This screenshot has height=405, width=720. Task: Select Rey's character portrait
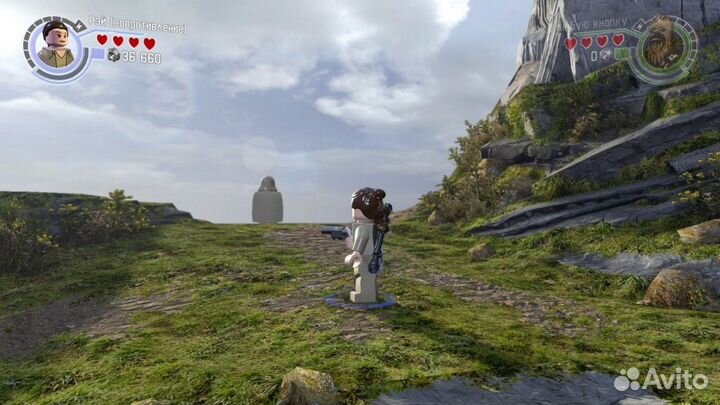57,47
